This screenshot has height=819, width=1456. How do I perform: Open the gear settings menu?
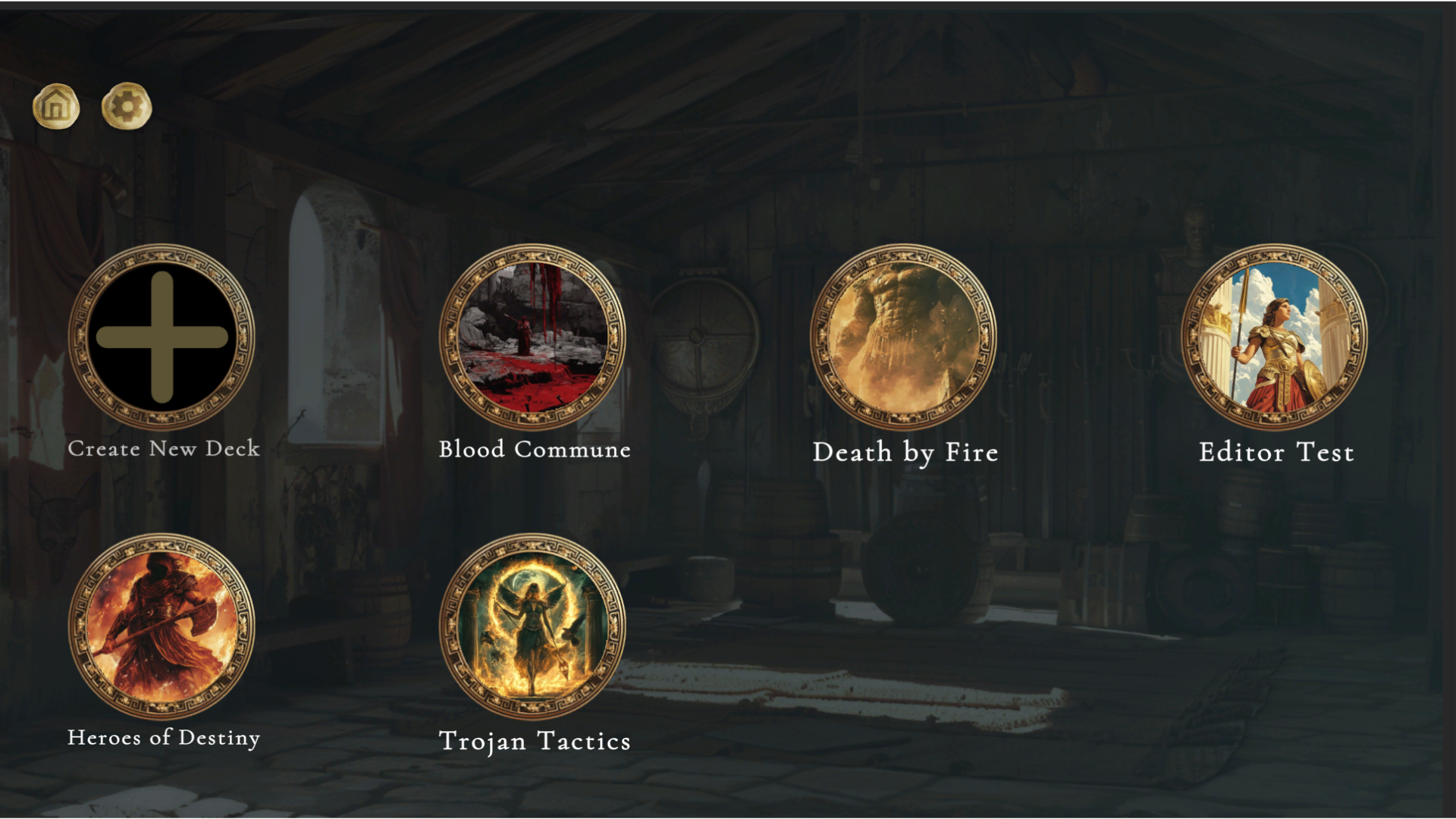127,107
